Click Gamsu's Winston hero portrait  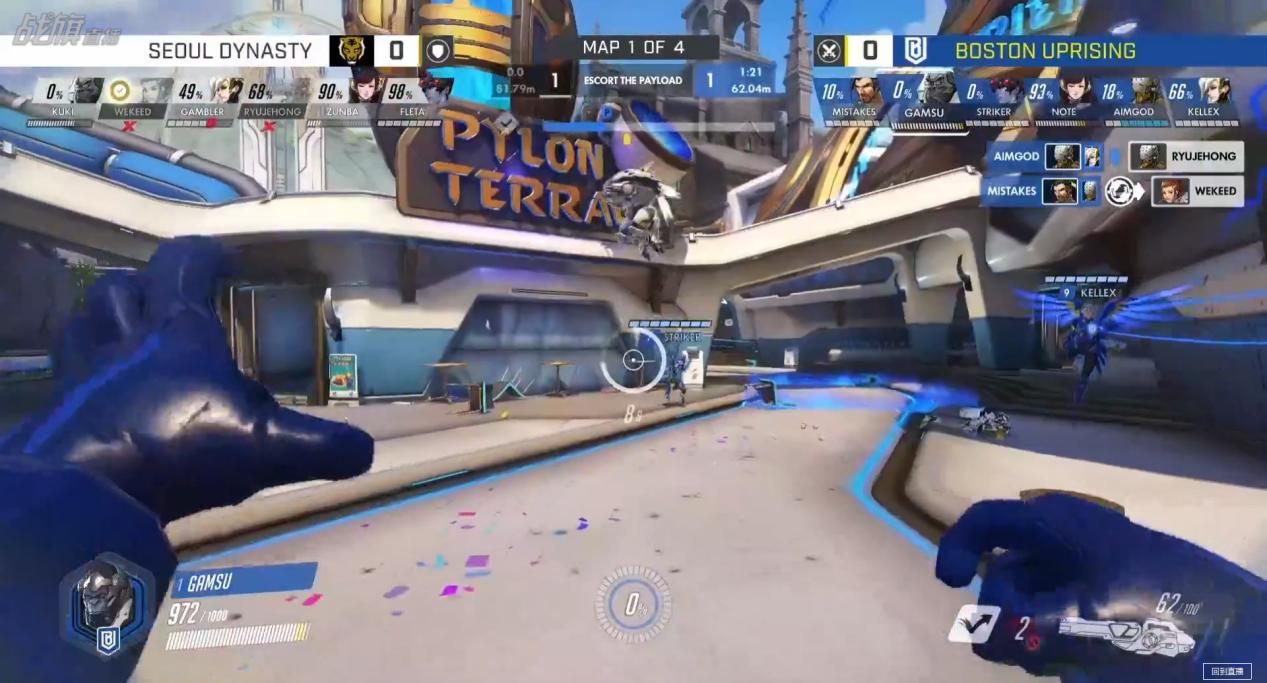(x=105, y=598)
